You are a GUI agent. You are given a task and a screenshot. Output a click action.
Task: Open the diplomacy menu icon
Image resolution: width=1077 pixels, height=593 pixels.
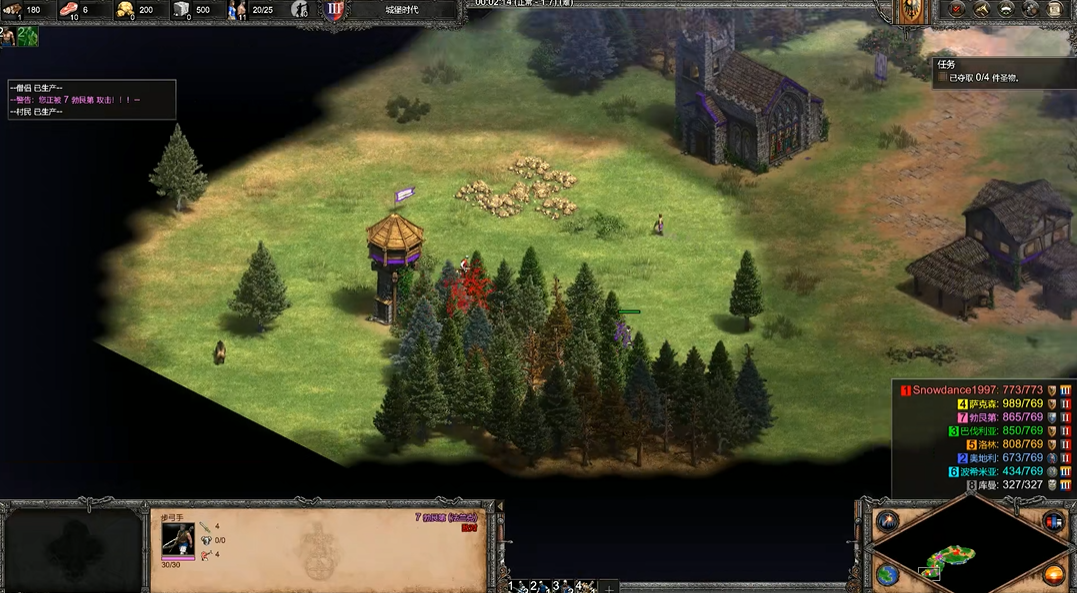(x=1005, y=10)
